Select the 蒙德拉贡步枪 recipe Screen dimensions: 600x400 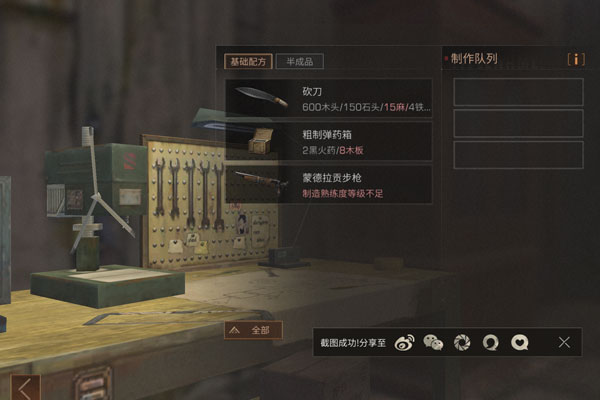click(330, 184)
